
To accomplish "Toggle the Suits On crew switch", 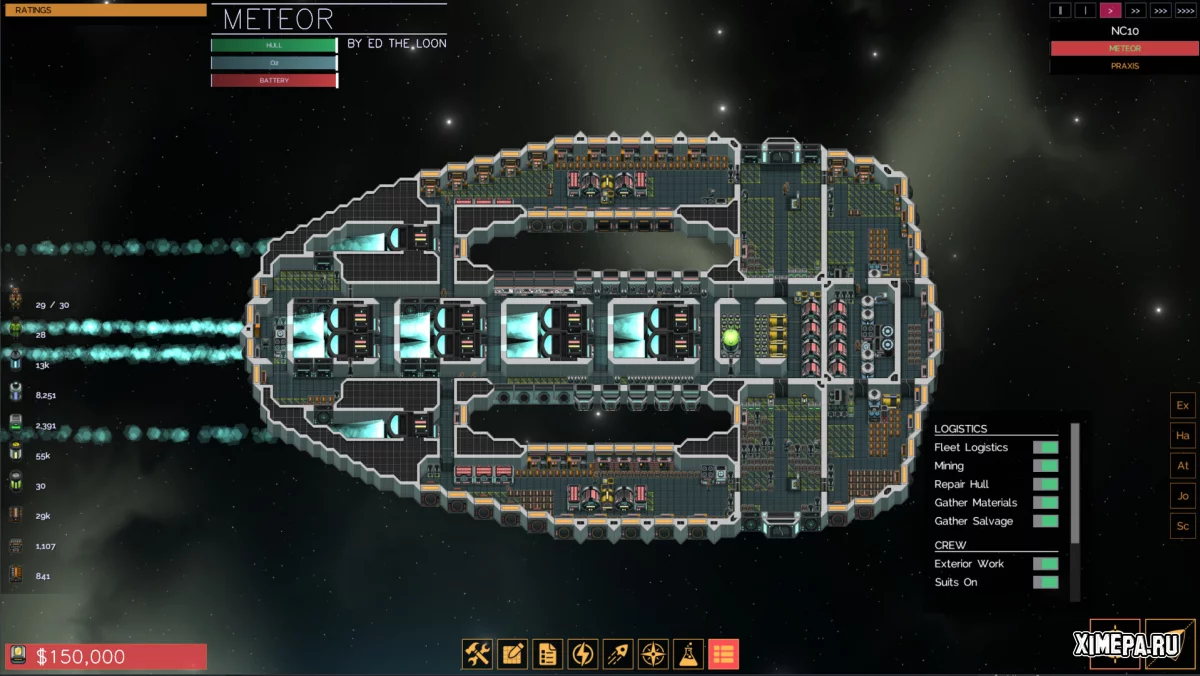I will coord(1046,582).
